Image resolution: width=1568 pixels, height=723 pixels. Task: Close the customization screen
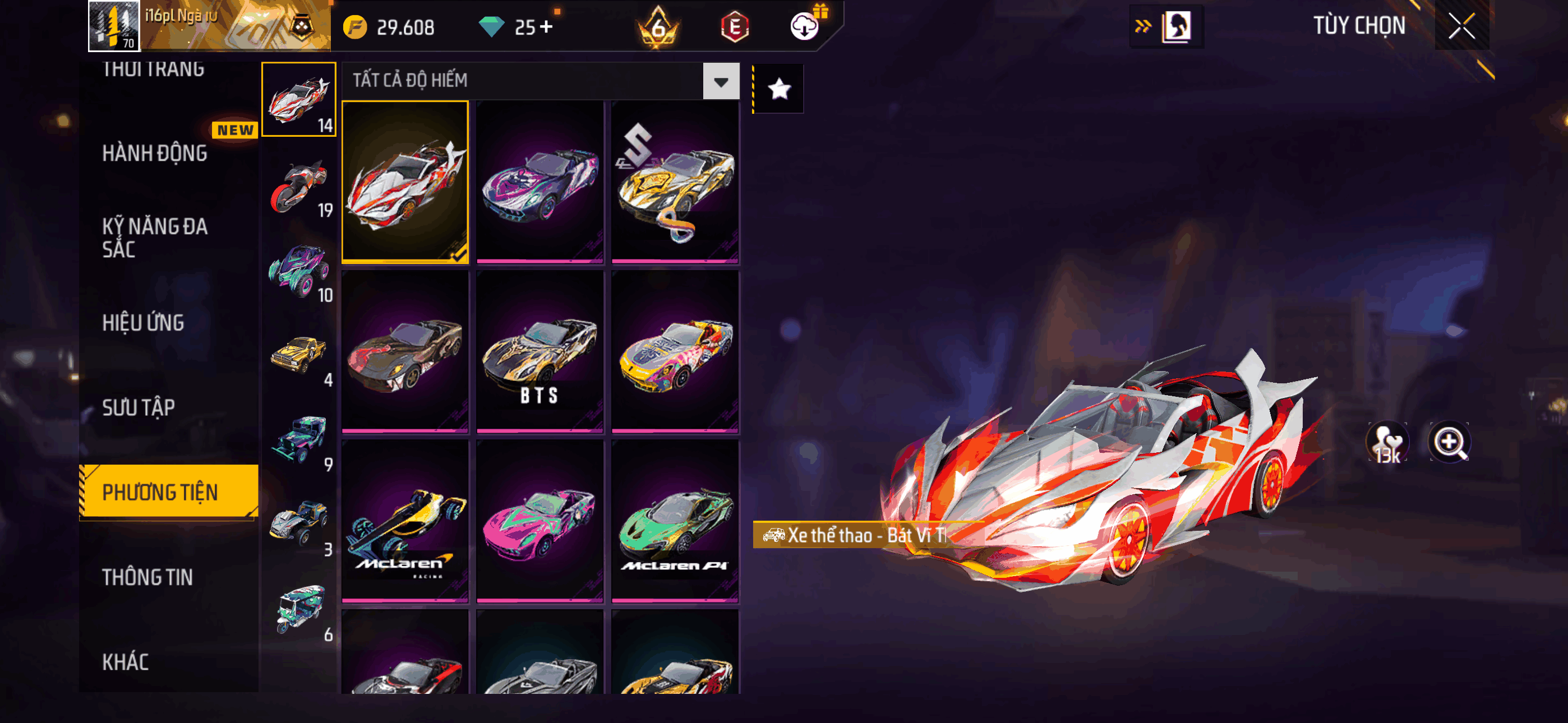point(1461,26)
